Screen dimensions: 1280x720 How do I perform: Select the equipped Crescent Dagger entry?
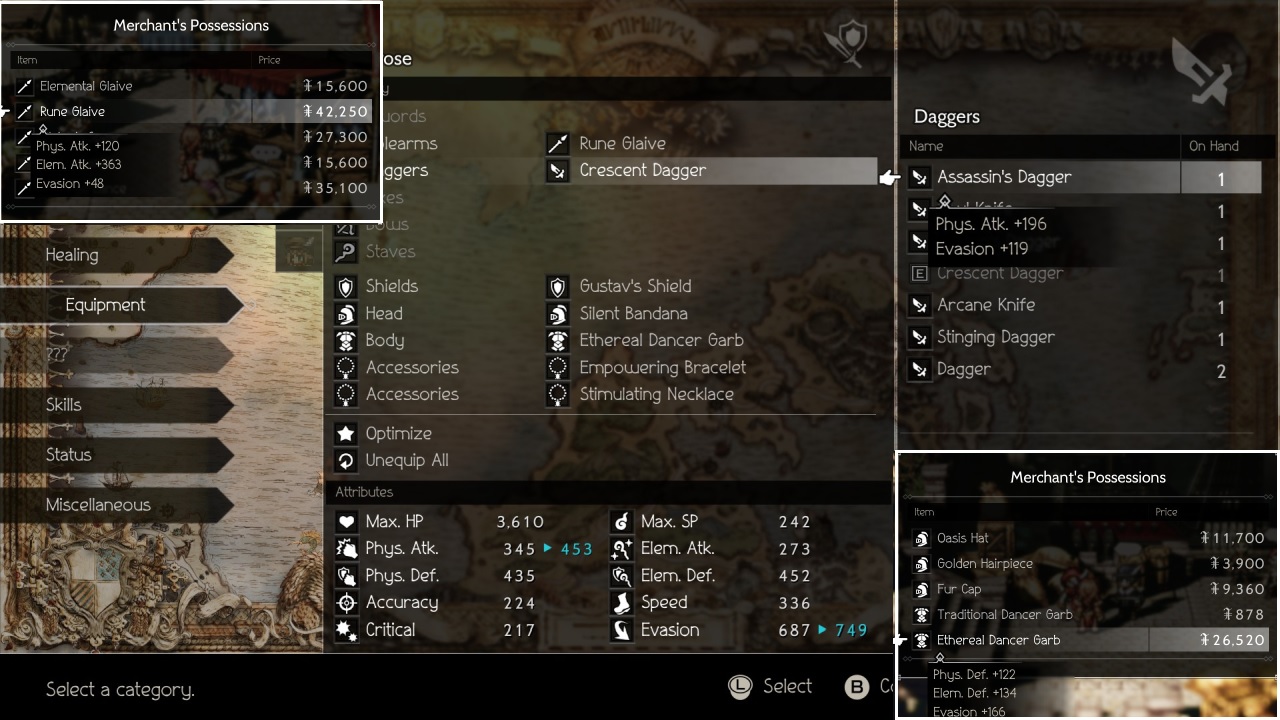pyautogui.click(x=642, y=171)
